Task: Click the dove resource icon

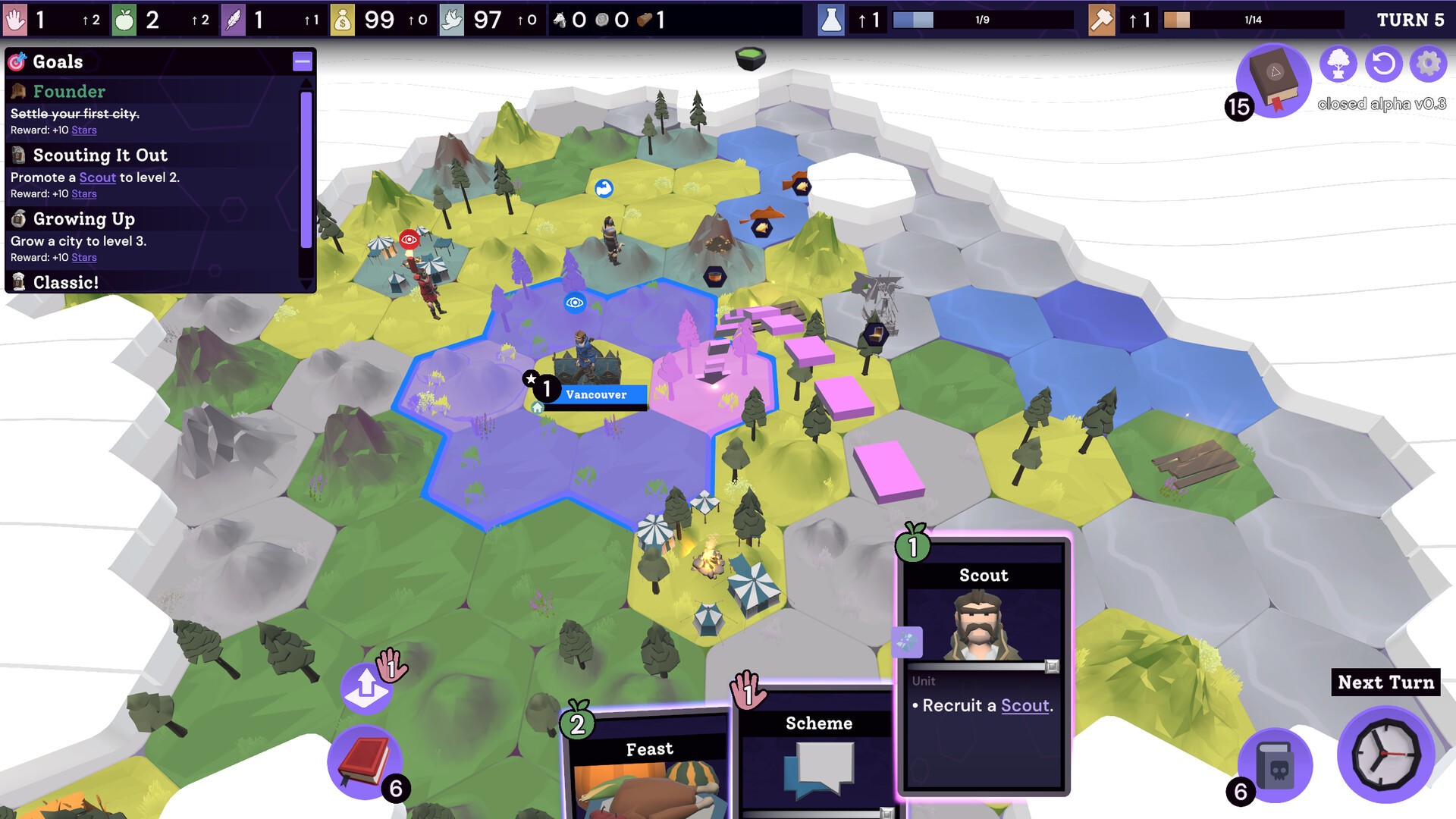Action: point(452,20)
